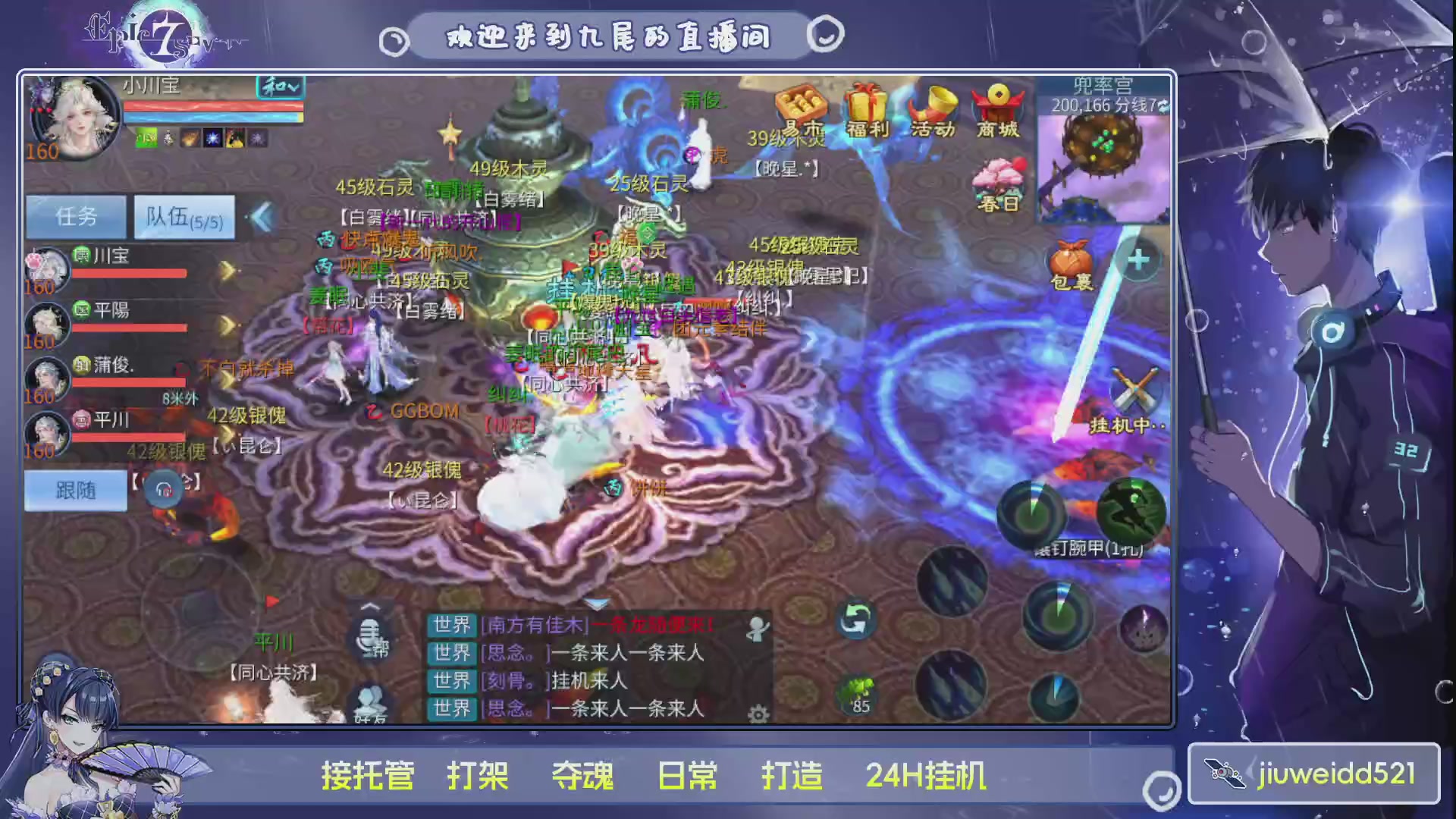1456x819 pixels.
Task: Toggle the headphone icon in the team list
Action: tap(163, 489)
